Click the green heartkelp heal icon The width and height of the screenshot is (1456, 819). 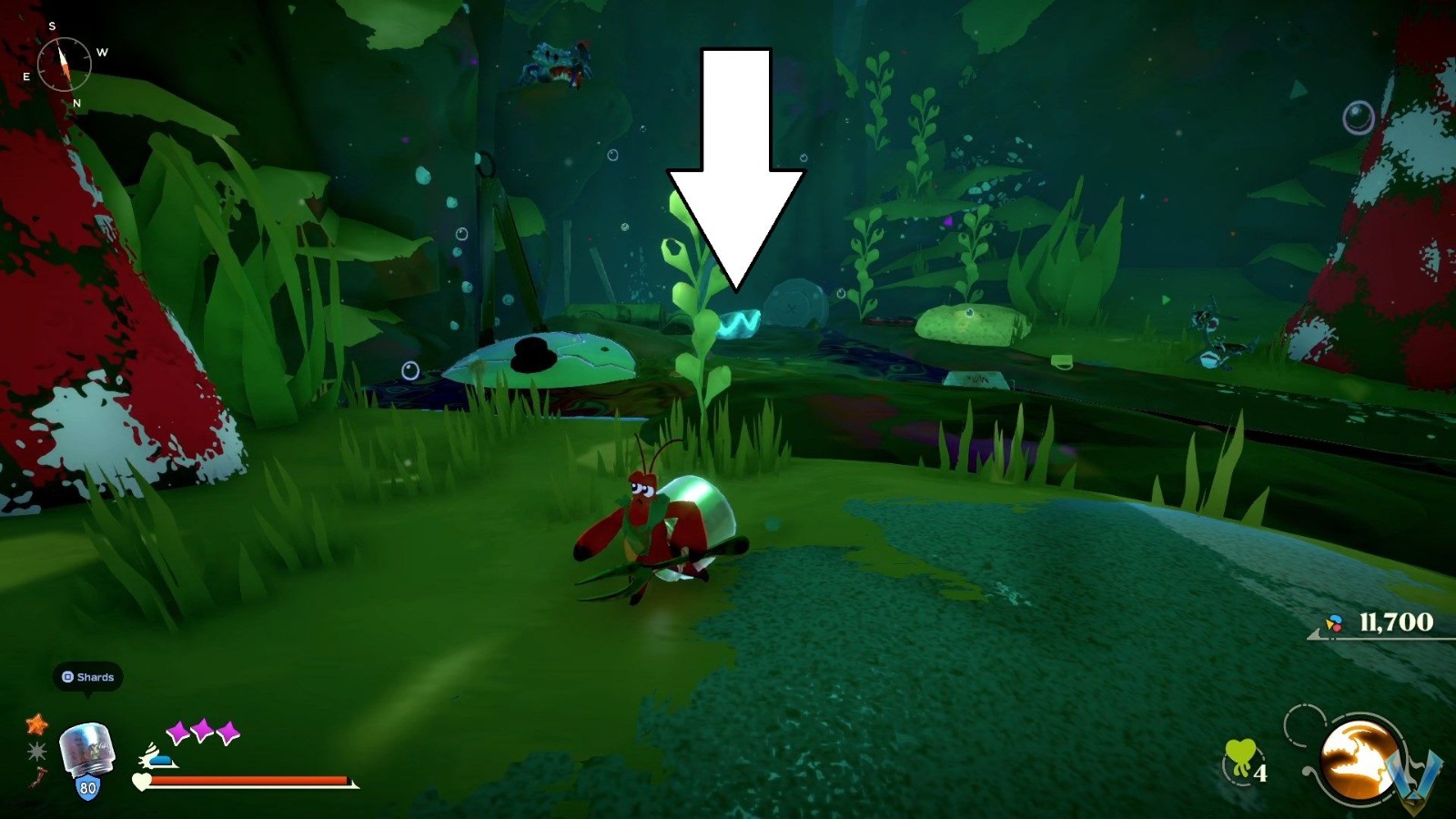click(x=1240, y=756)
